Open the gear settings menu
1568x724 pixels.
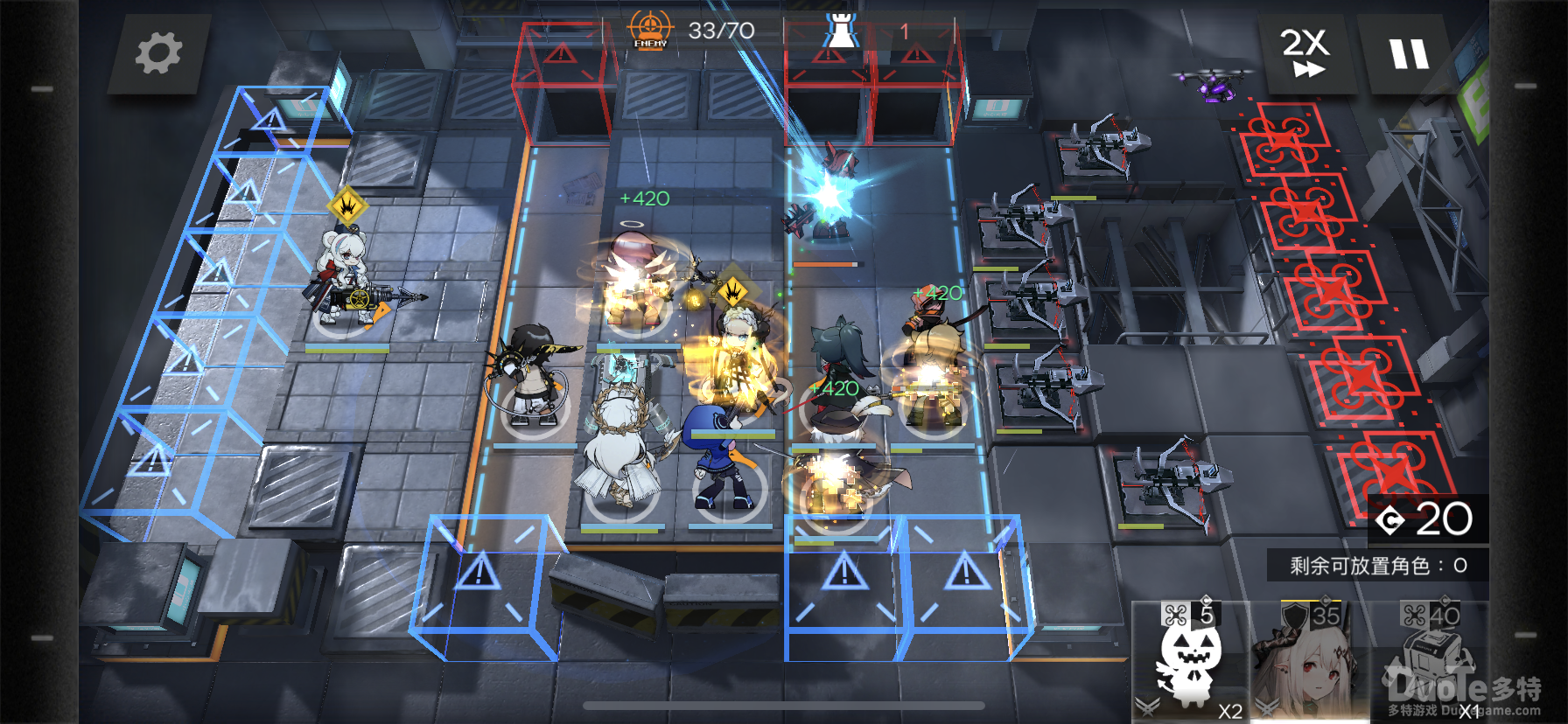158,53
